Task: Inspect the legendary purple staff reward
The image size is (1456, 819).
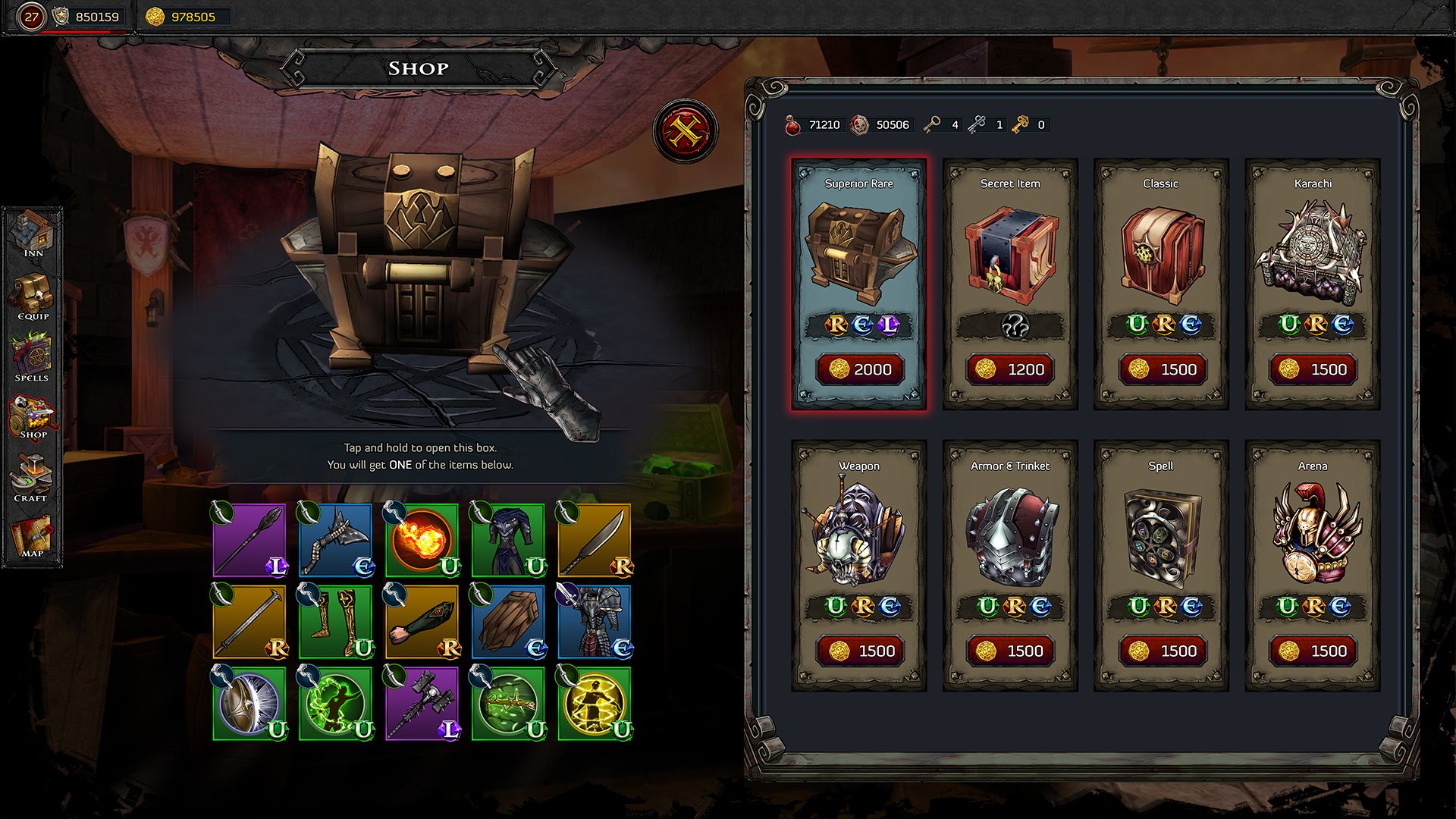Action: tap(249, 540)
